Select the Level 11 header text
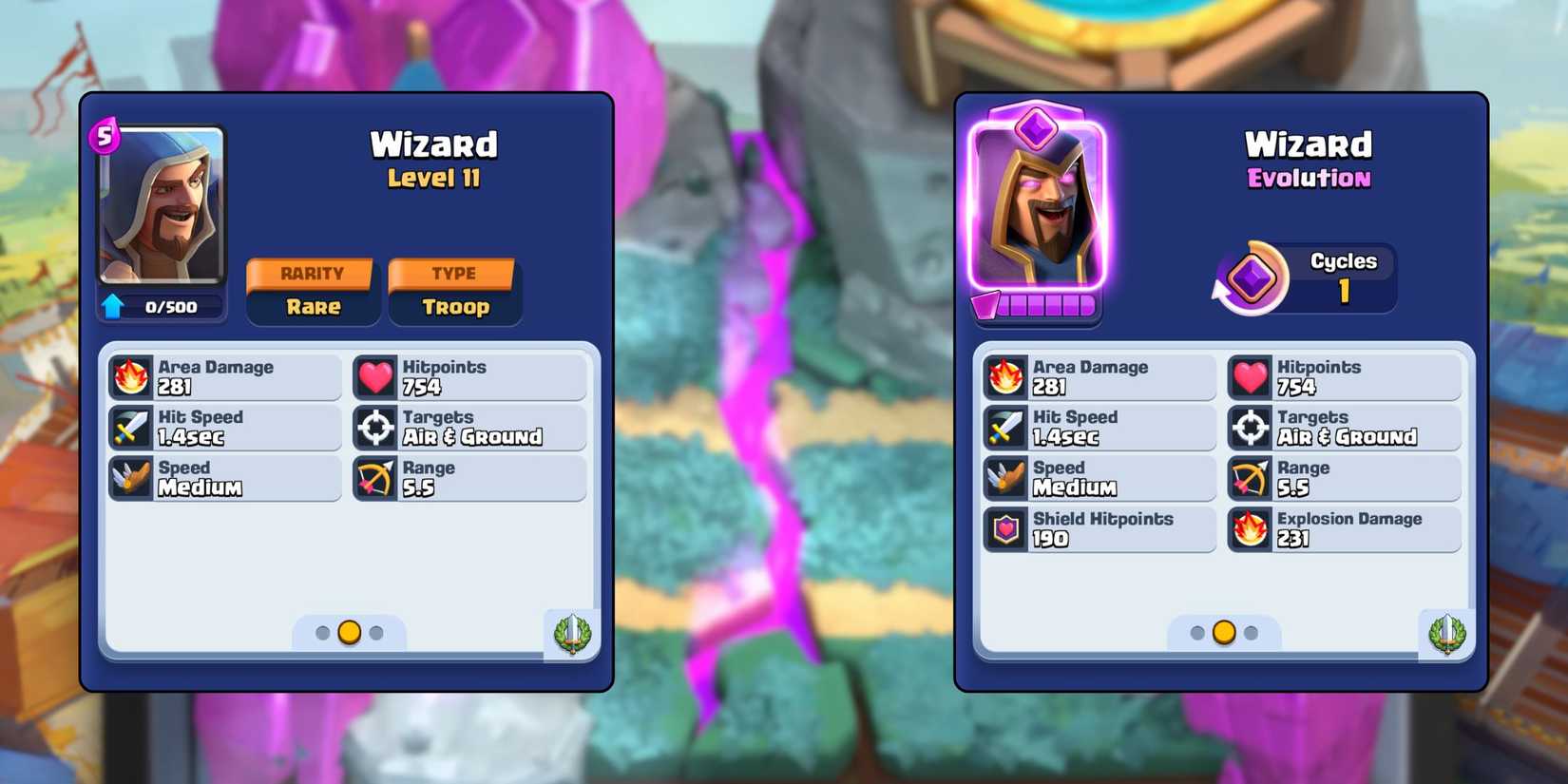The image size is (1568, 784). (x=435, y=179)
